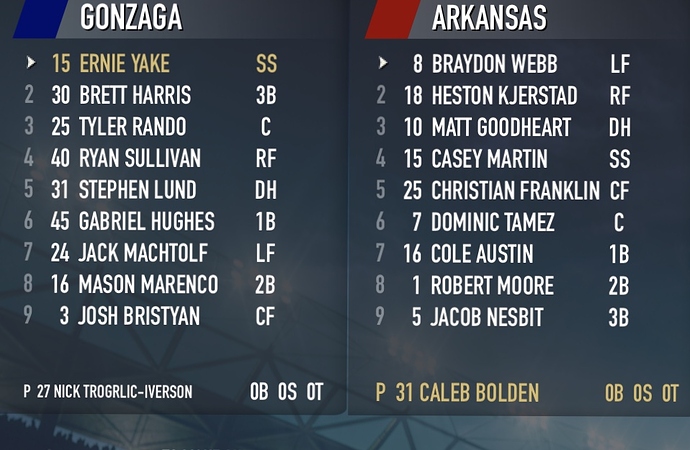Choose Gabriel Hughes first base row

(x=146, y=222)
